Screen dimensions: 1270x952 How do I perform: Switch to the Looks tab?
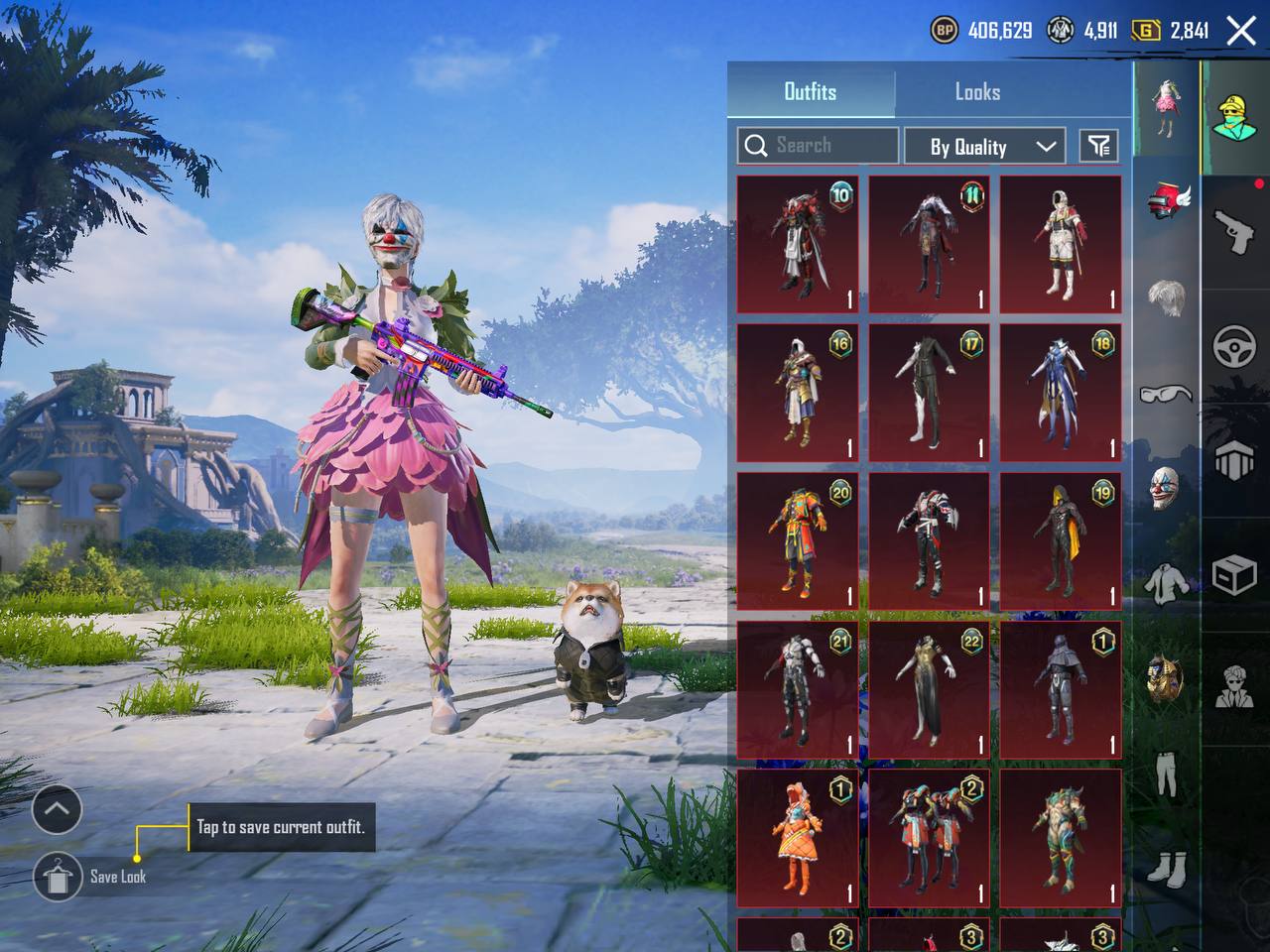click(977, 92)
